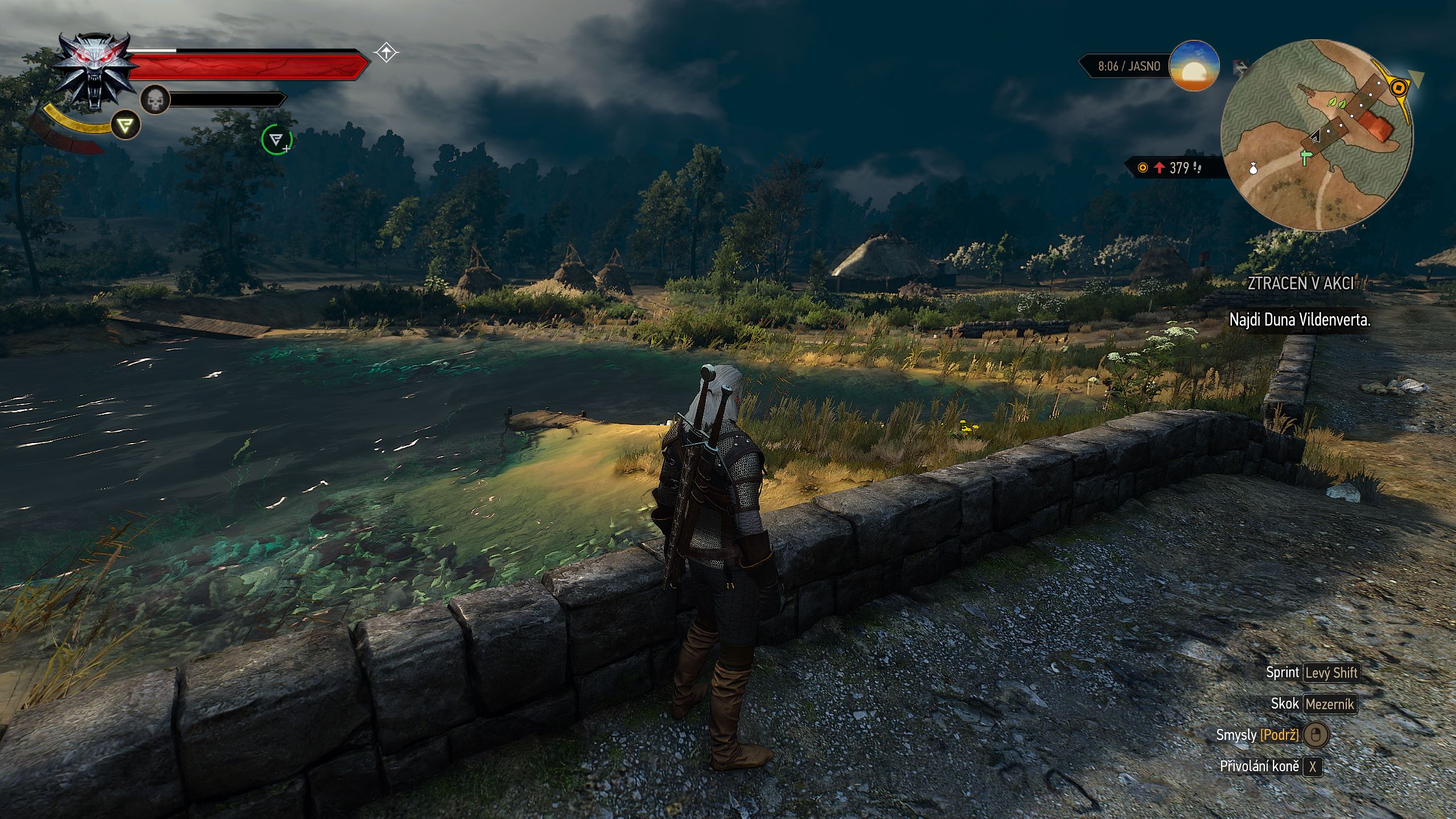
Task: Click the wolf medallion icon
Action: point(95,70)
